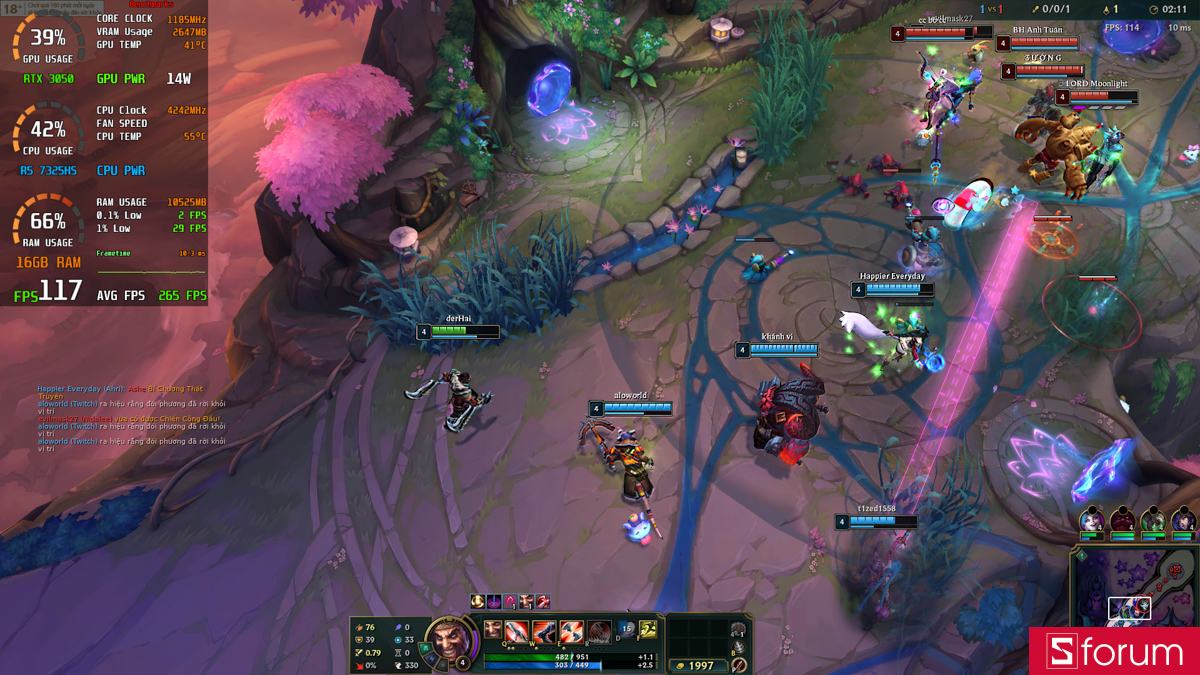Select the green Twitch teammate portrait
The image size is (1200, 675).
click(x=1153, y=521)
